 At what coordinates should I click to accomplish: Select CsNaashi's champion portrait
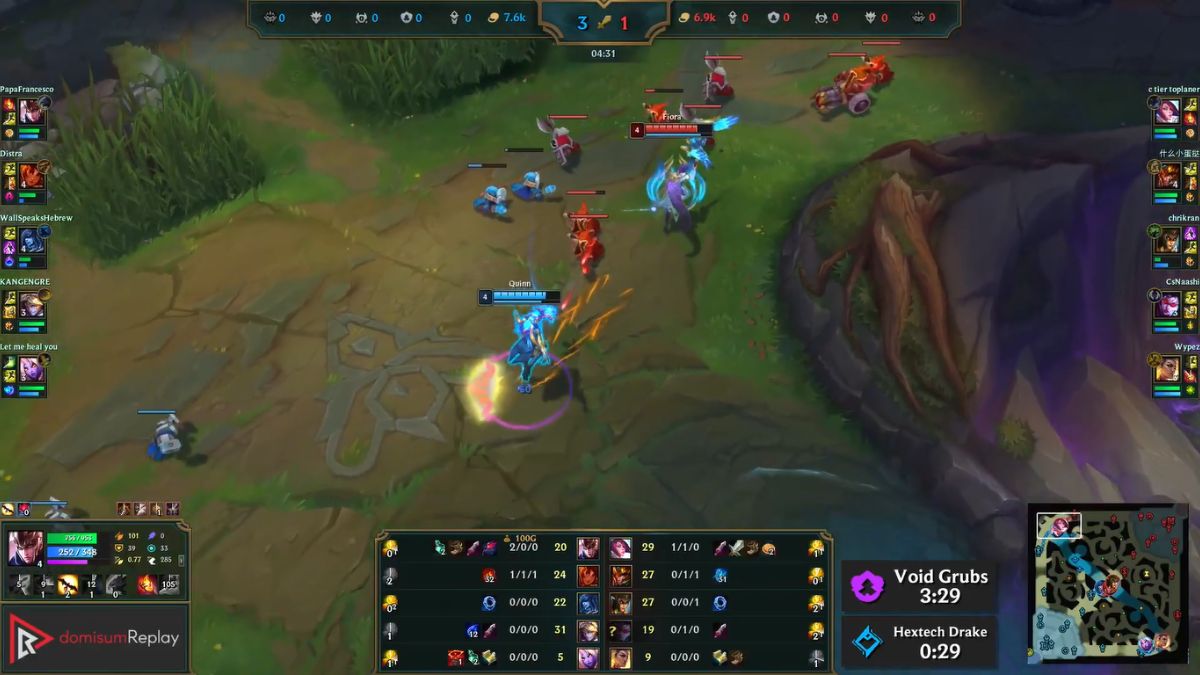point(1167,304)
